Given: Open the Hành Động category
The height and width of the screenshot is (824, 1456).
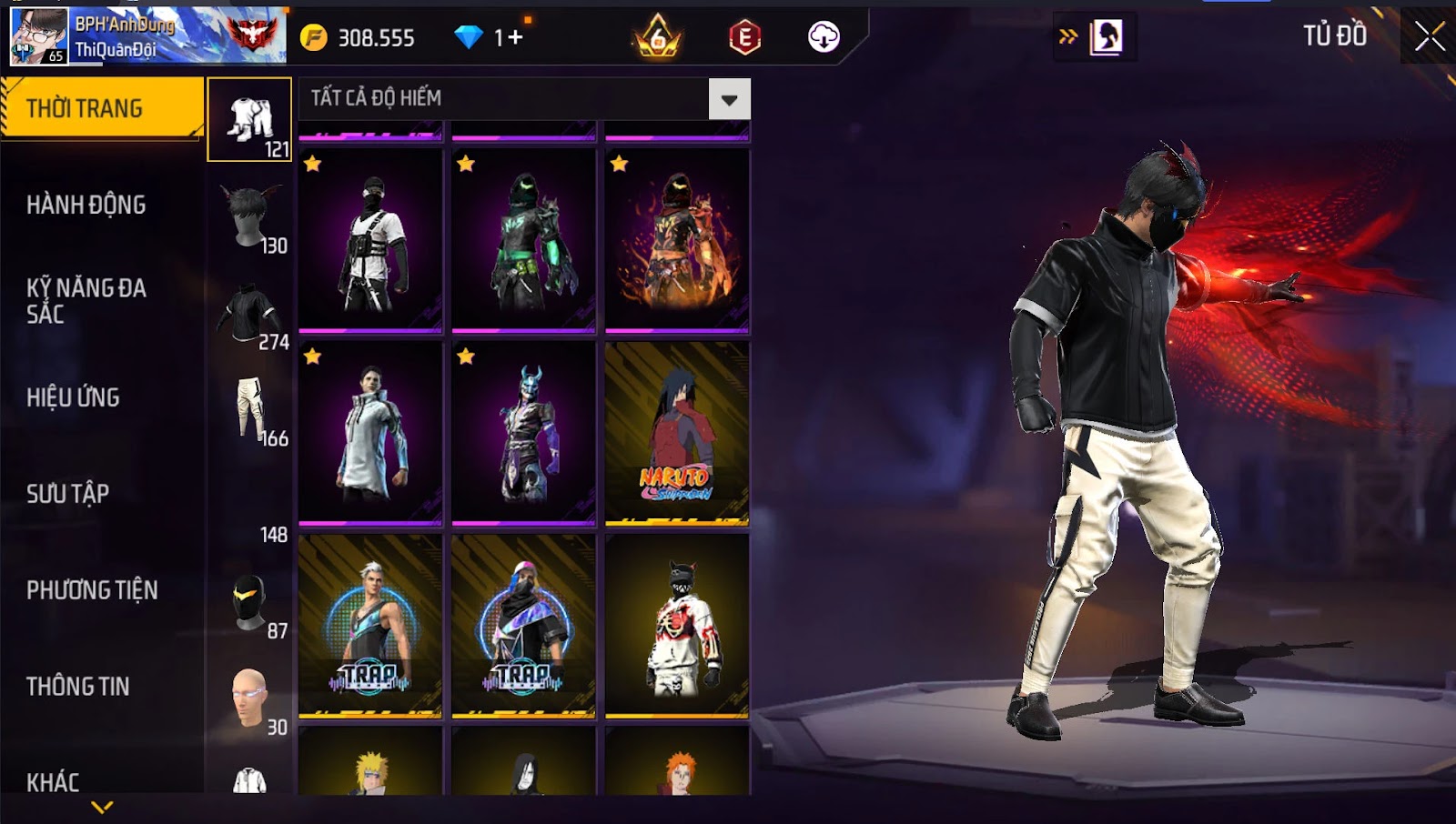Looking at the screenshot, I should pos(86,205).
